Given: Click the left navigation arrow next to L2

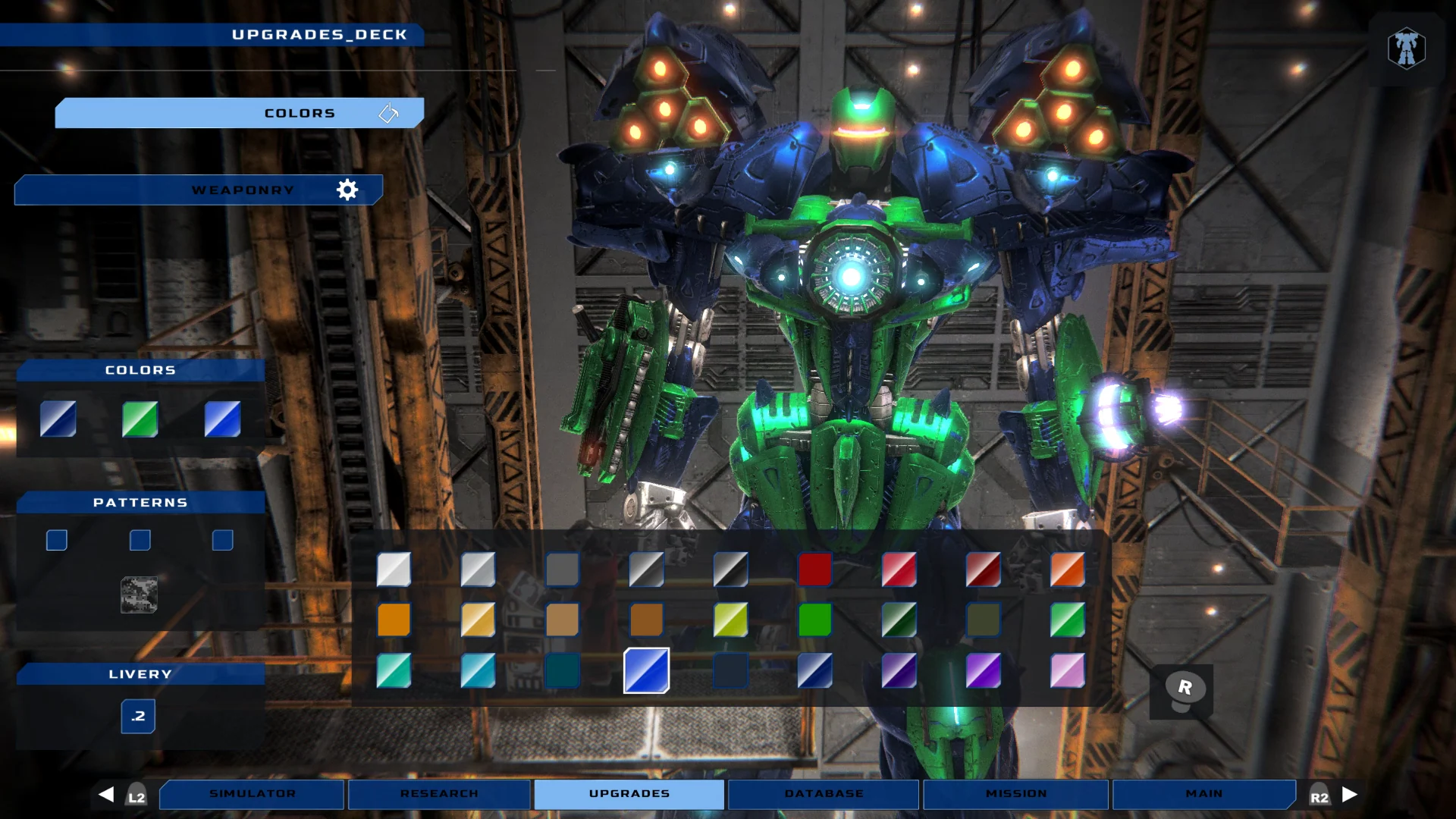Looking at the screenshot, I should (x=106, y=794).
